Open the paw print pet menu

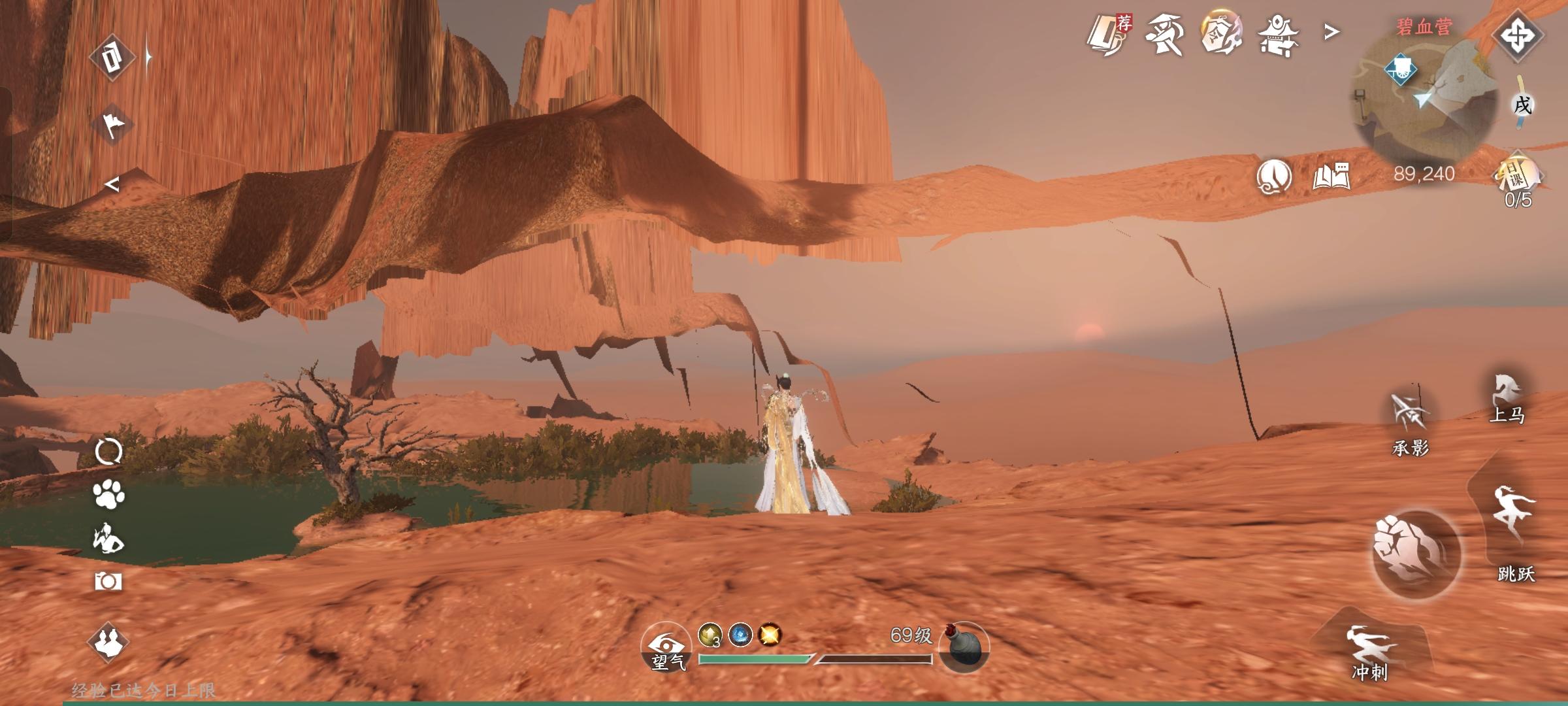109,495
